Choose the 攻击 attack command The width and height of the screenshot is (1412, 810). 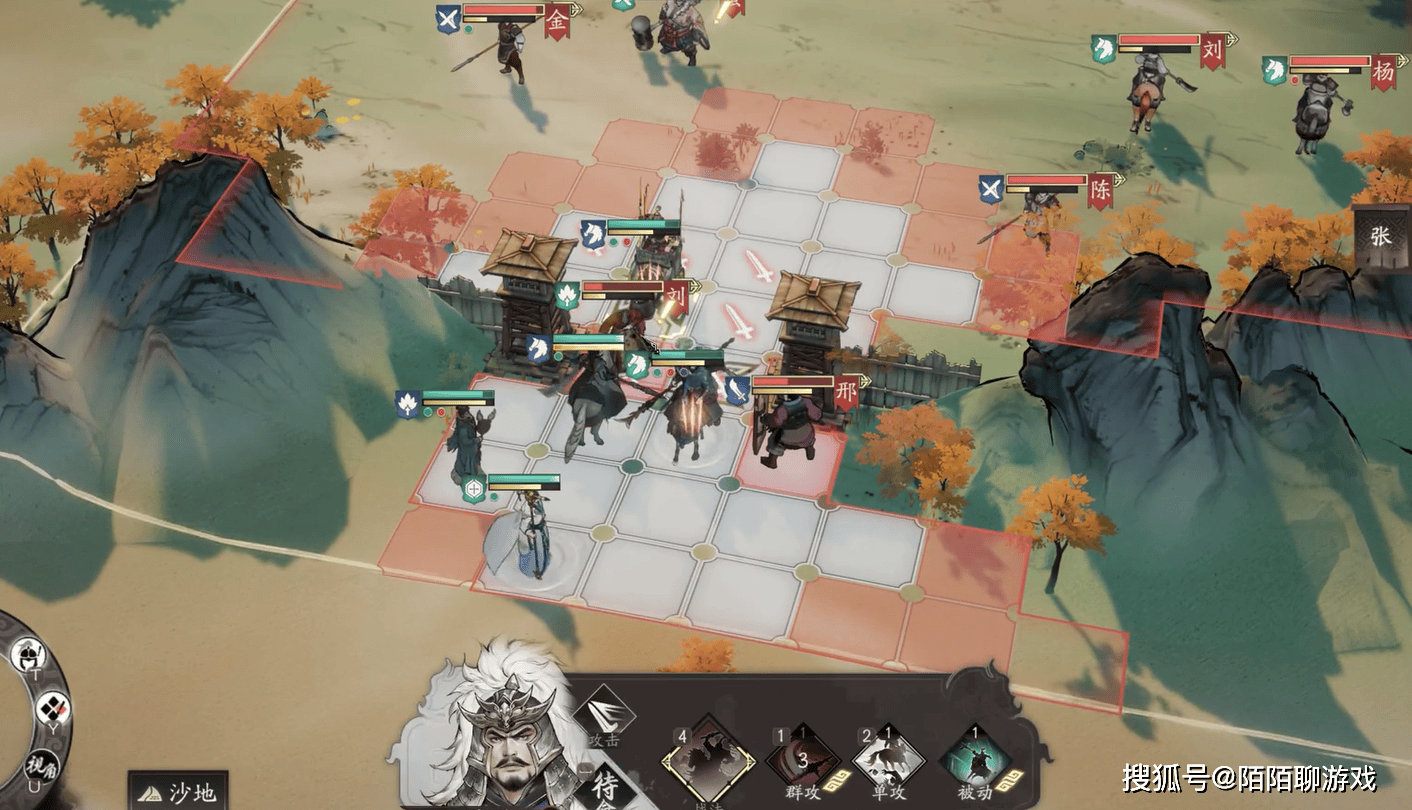tap(605, 715)
